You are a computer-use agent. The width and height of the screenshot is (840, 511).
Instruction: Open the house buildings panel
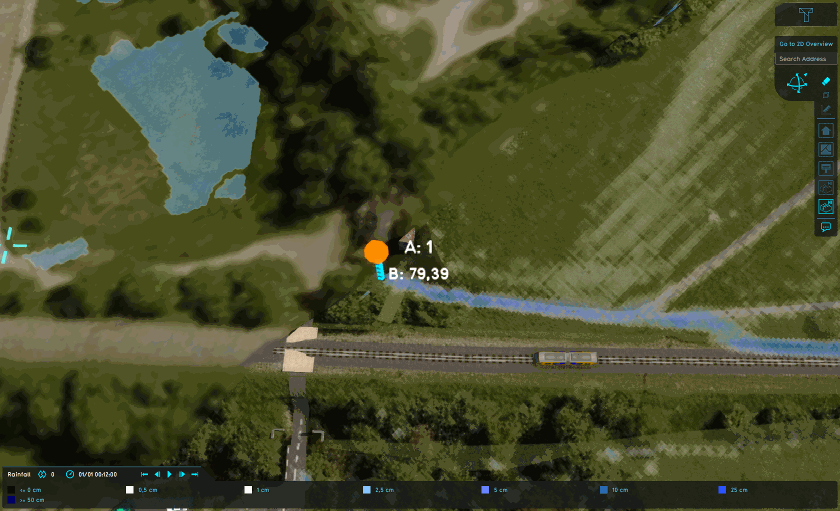[826, 130]
